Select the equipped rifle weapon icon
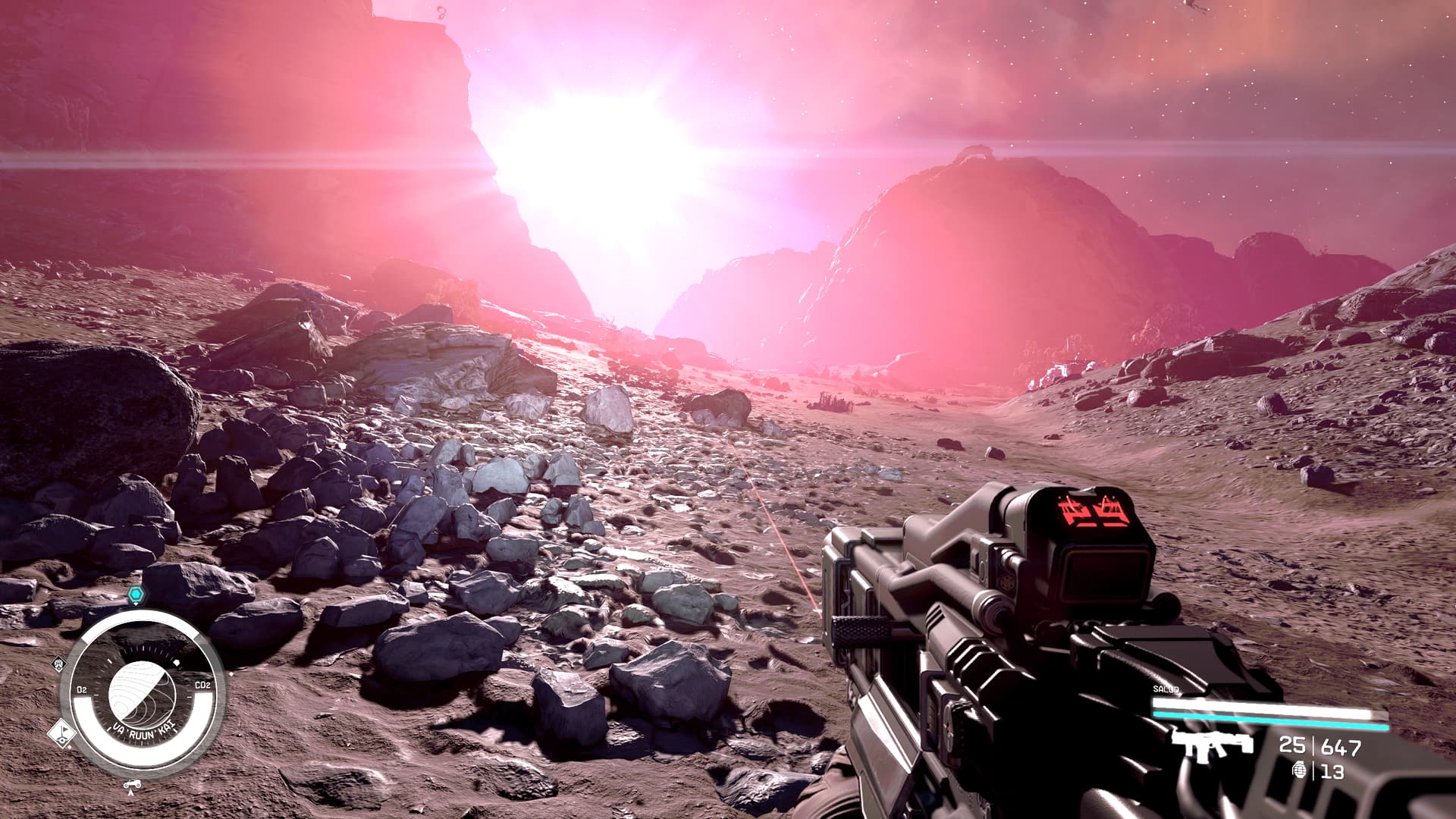This screenshot has width=1456, height=819. pyautogui.click(x=1210, y=745)
